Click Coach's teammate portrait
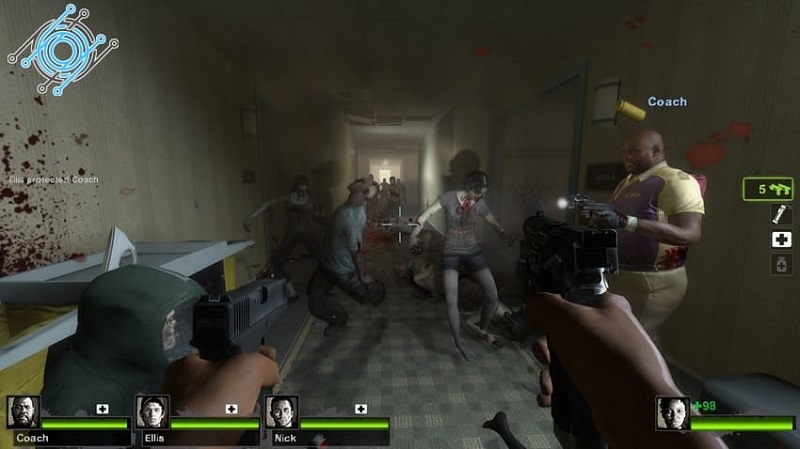The width and height of the screenshot is (800, 449). pos(23,412)
